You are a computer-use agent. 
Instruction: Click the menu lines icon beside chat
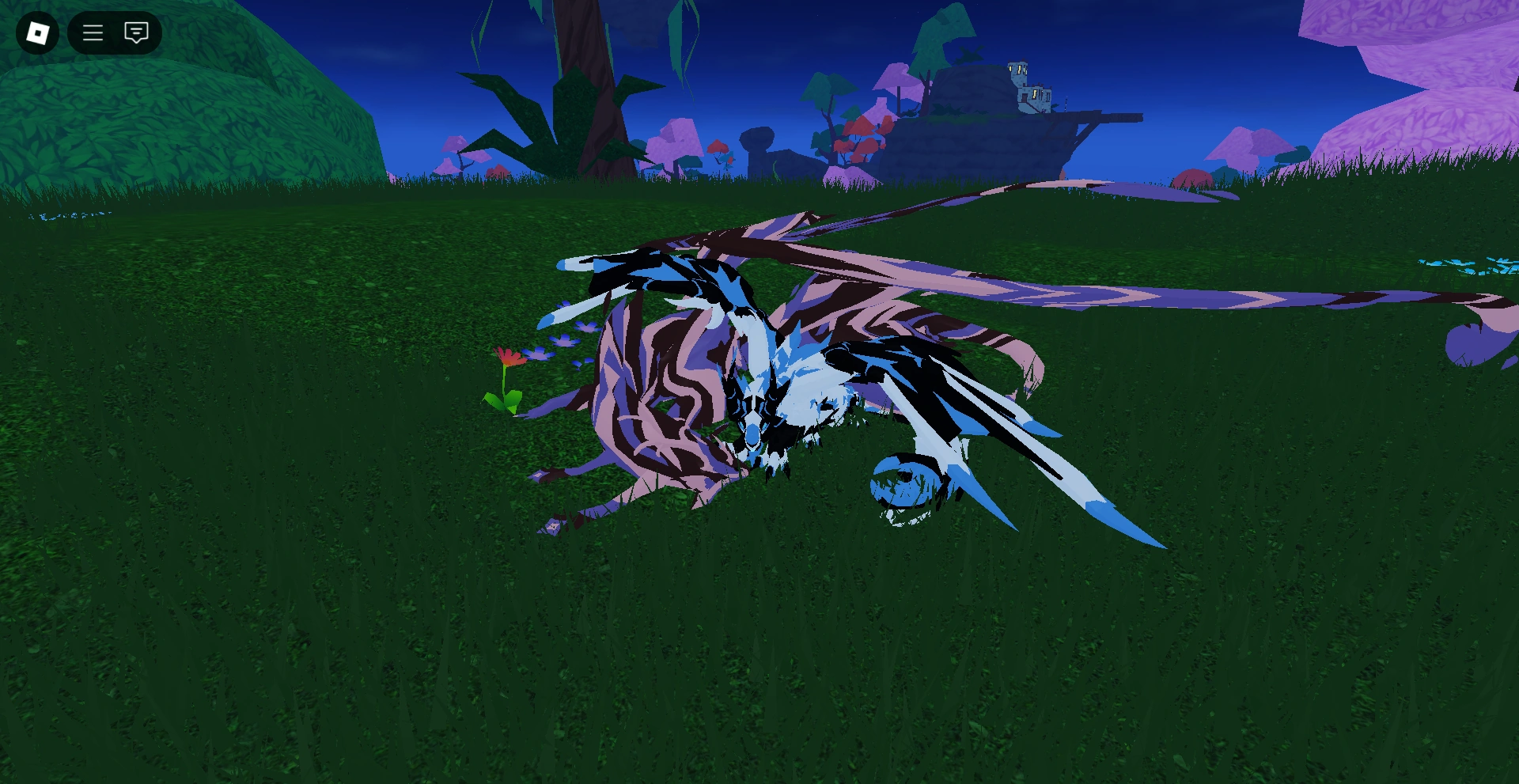click(93, 33)
